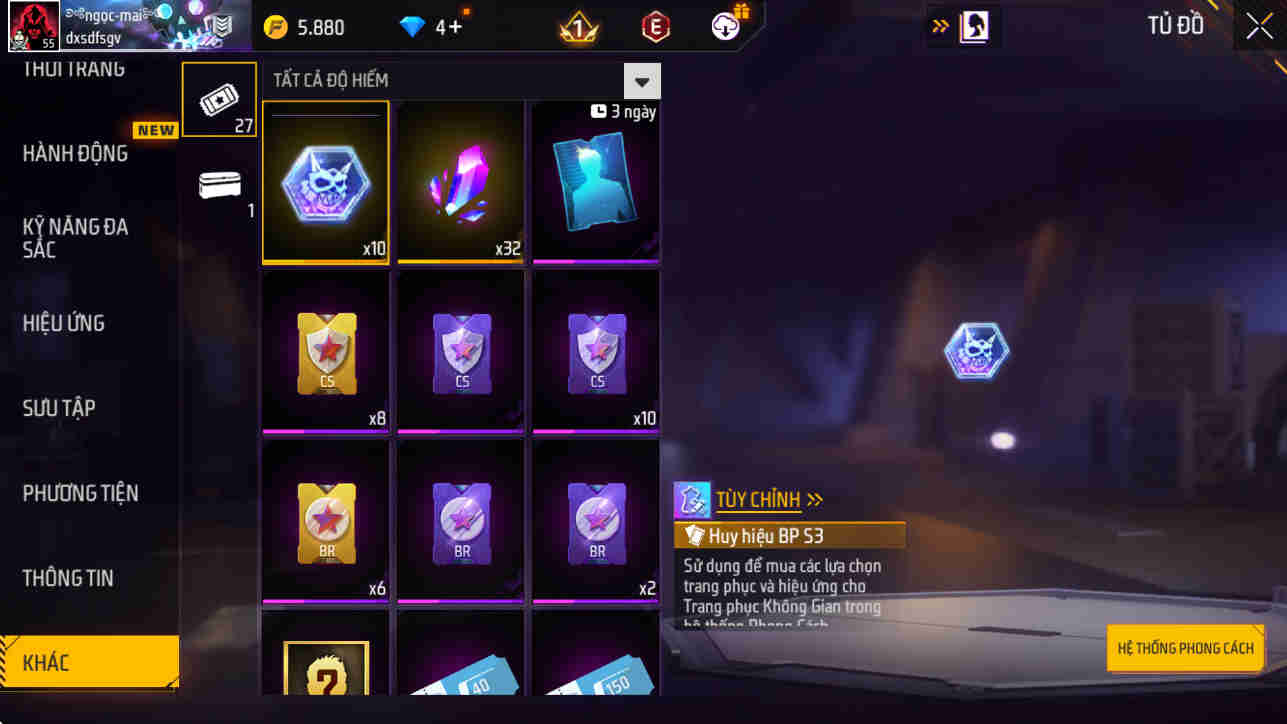This screenshot has width=1287, height=724.
Task: Select the 3-ngày character card item
Action: click(595, 182)
